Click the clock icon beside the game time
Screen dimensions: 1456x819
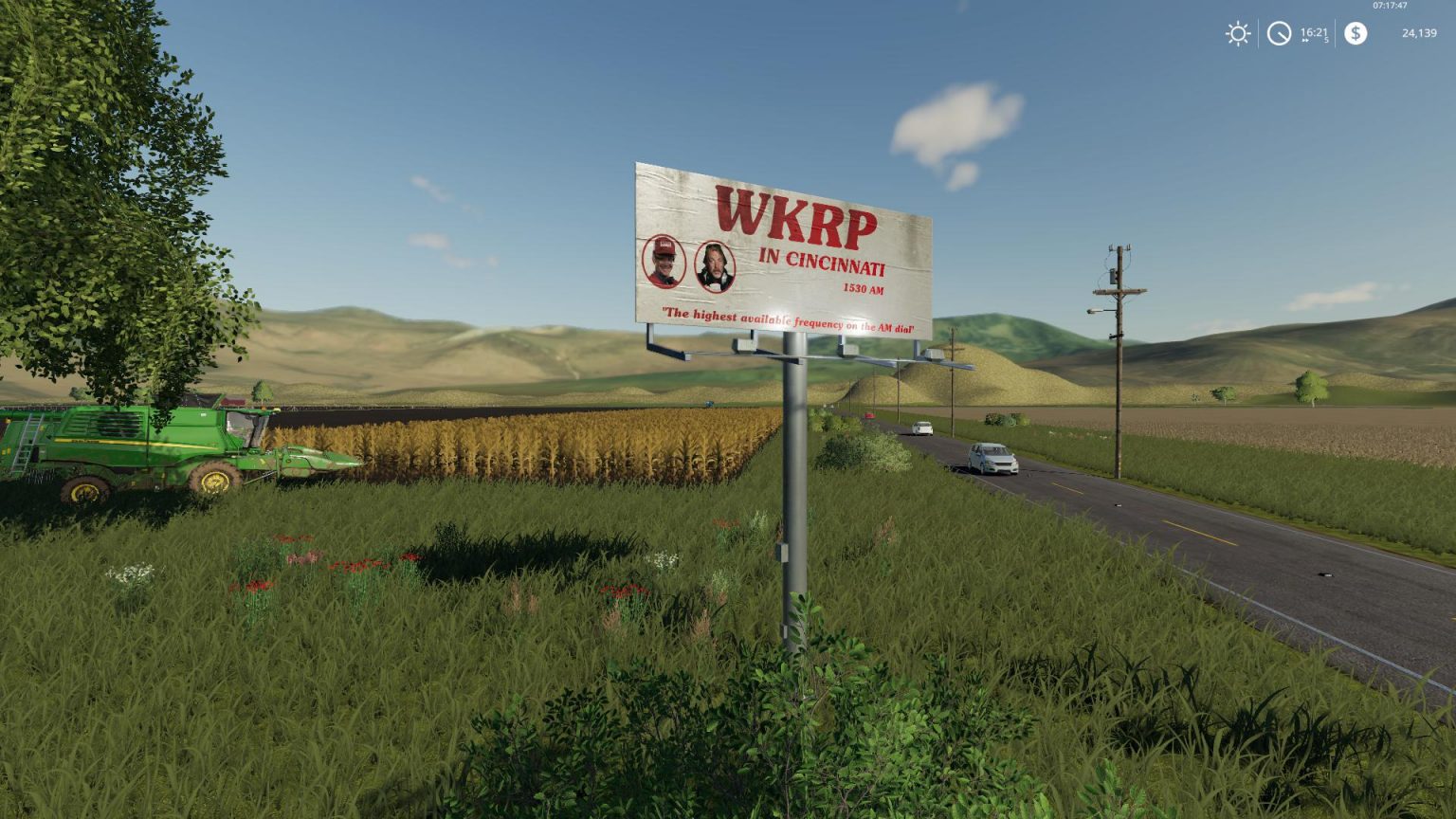point(1280,34)
